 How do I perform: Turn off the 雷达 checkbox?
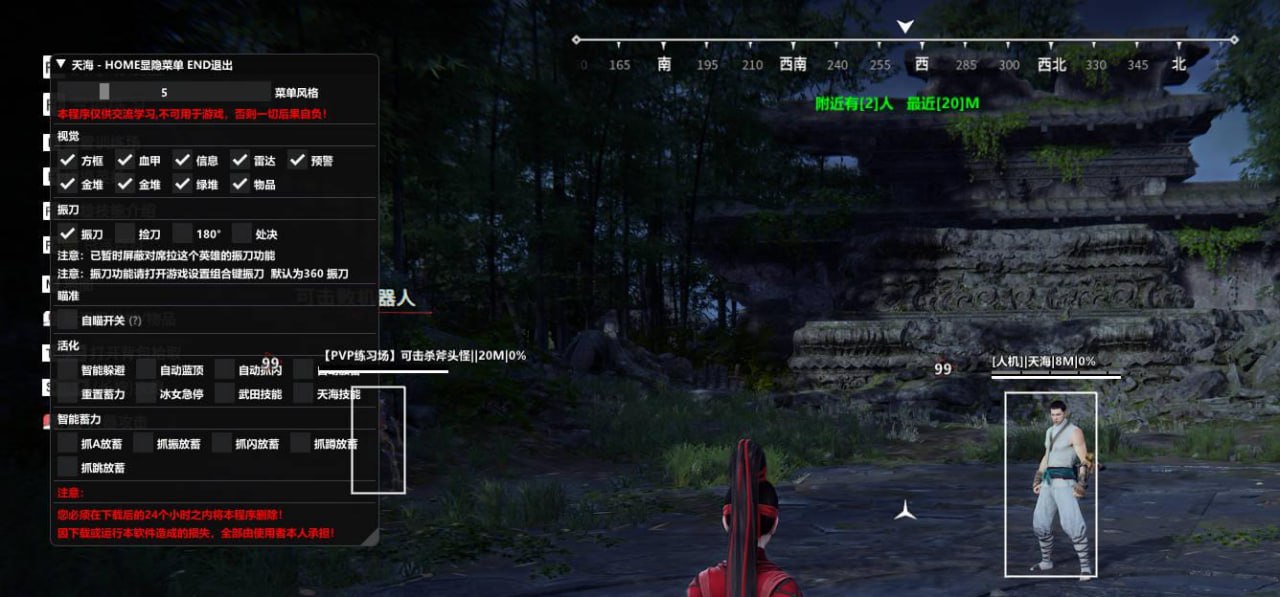[240, 160]
